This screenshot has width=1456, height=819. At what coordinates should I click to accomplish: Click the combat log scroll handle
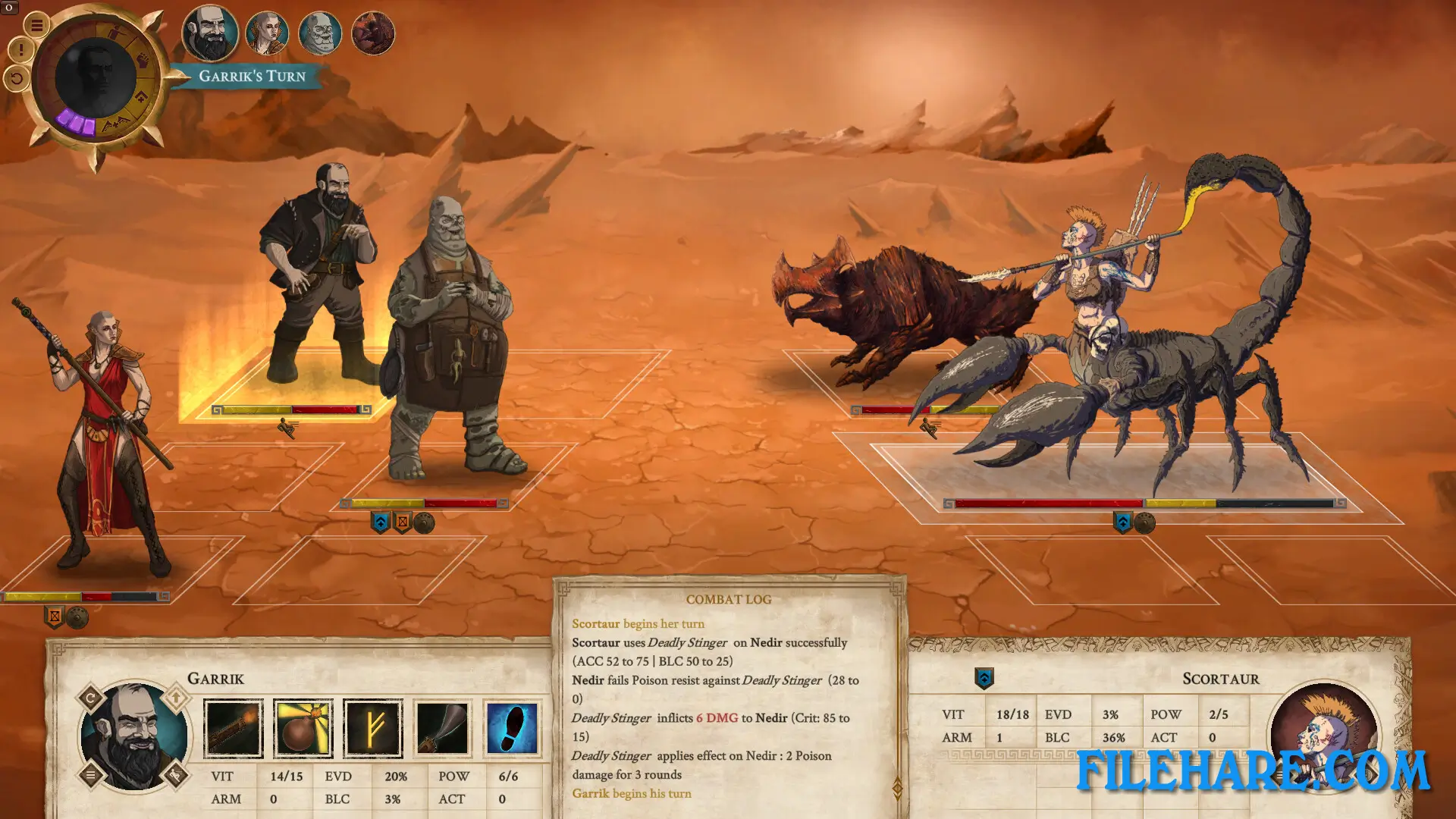coord(897,789)
